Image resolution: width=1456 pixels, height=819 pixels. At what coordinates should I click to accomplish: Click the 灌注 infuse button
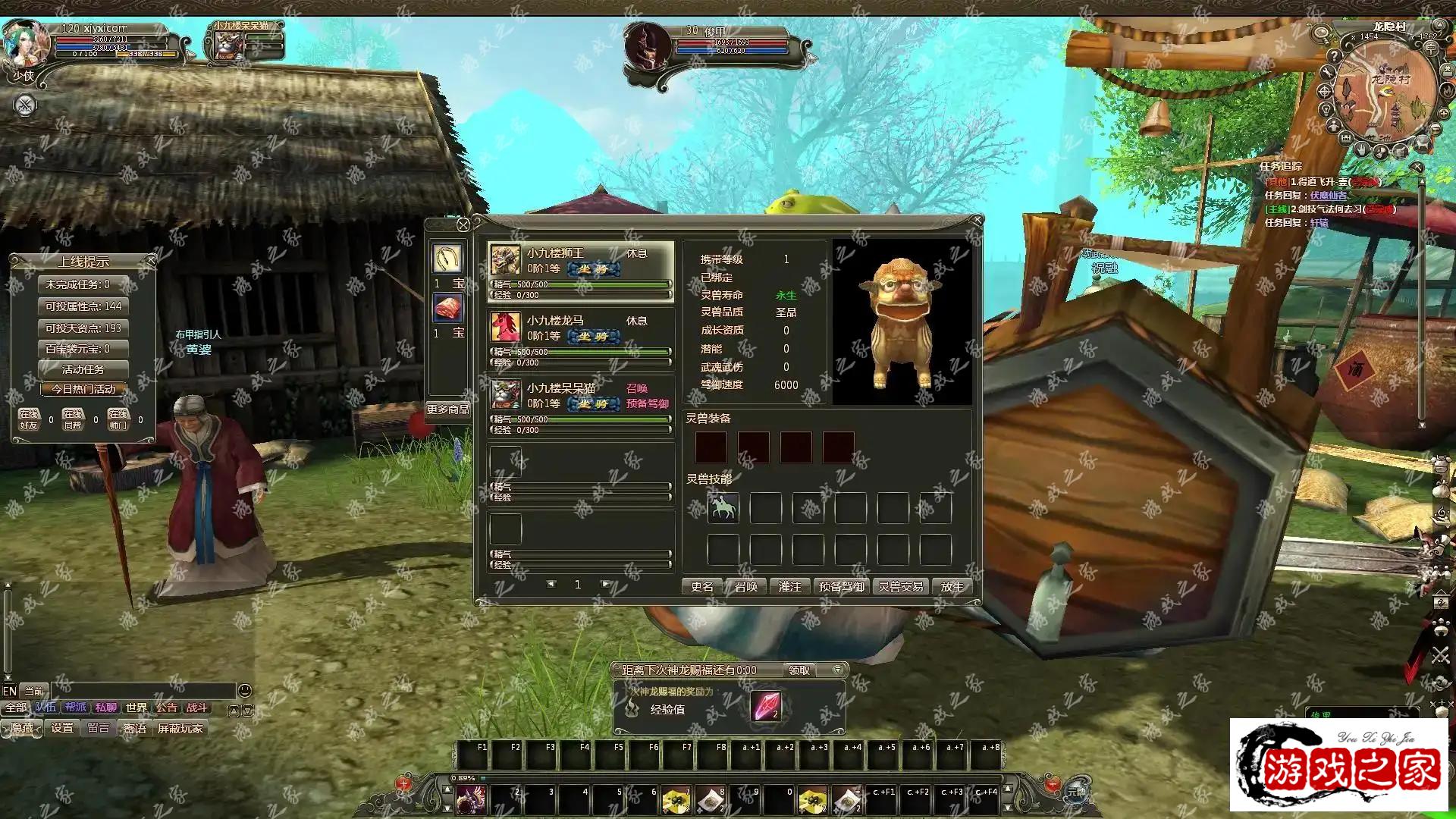pyautogui.click(x=789, y=586)
